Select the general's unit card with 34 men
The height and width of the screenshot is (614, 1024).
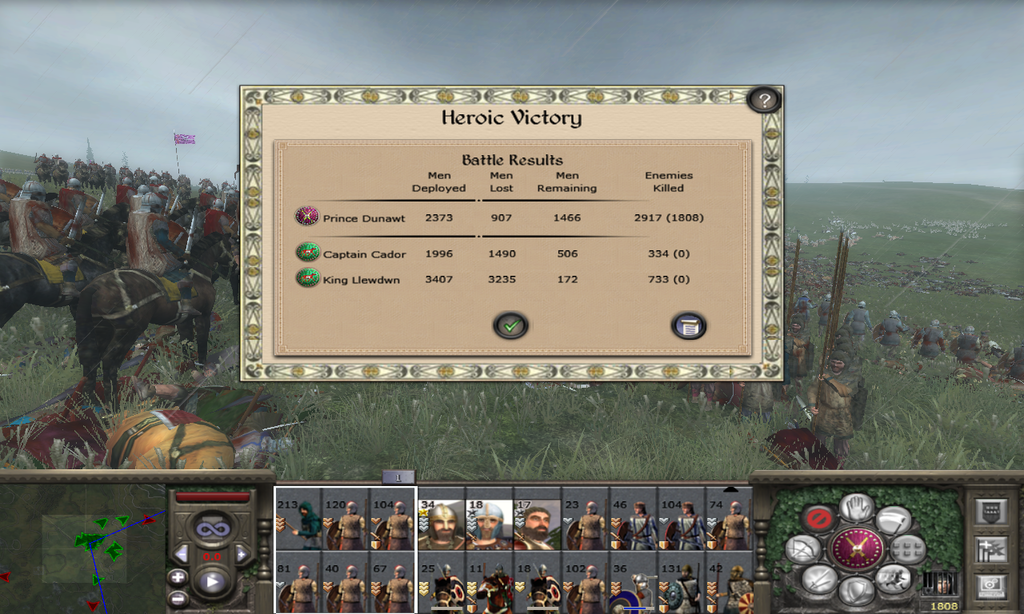tap(441, 525)
